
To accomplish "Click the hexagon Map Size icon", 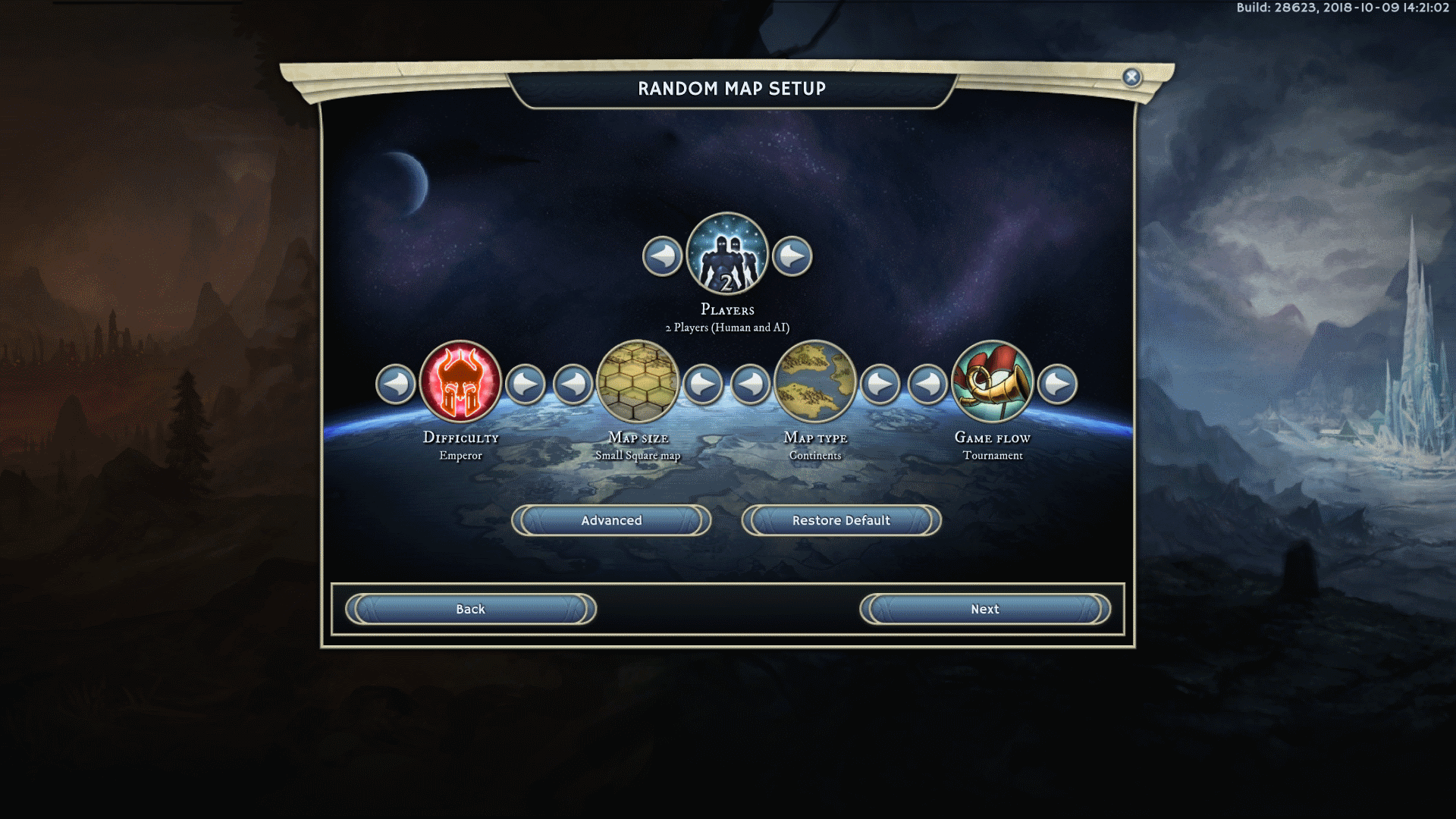I will pos(638,381).
